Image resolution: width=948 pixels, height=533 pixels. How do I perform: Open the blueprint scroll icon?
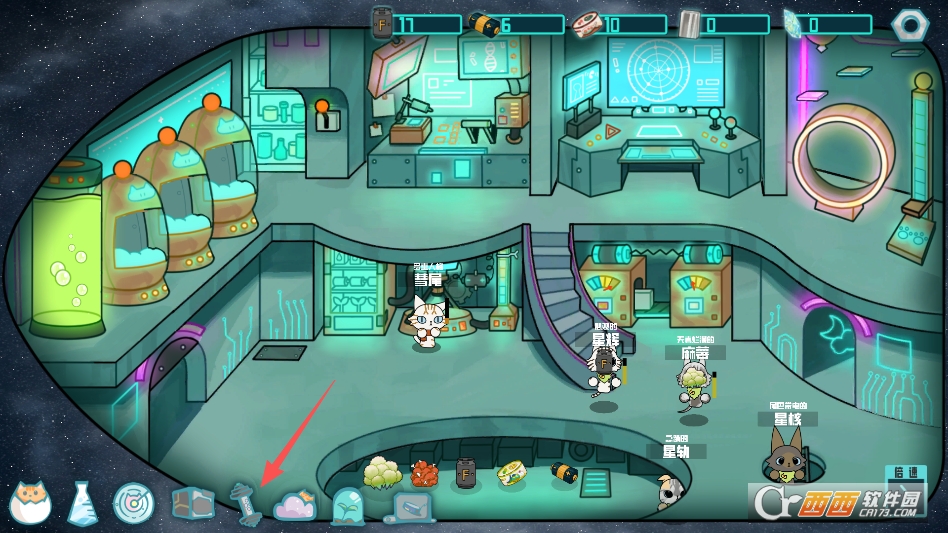(x=411, y=508)
